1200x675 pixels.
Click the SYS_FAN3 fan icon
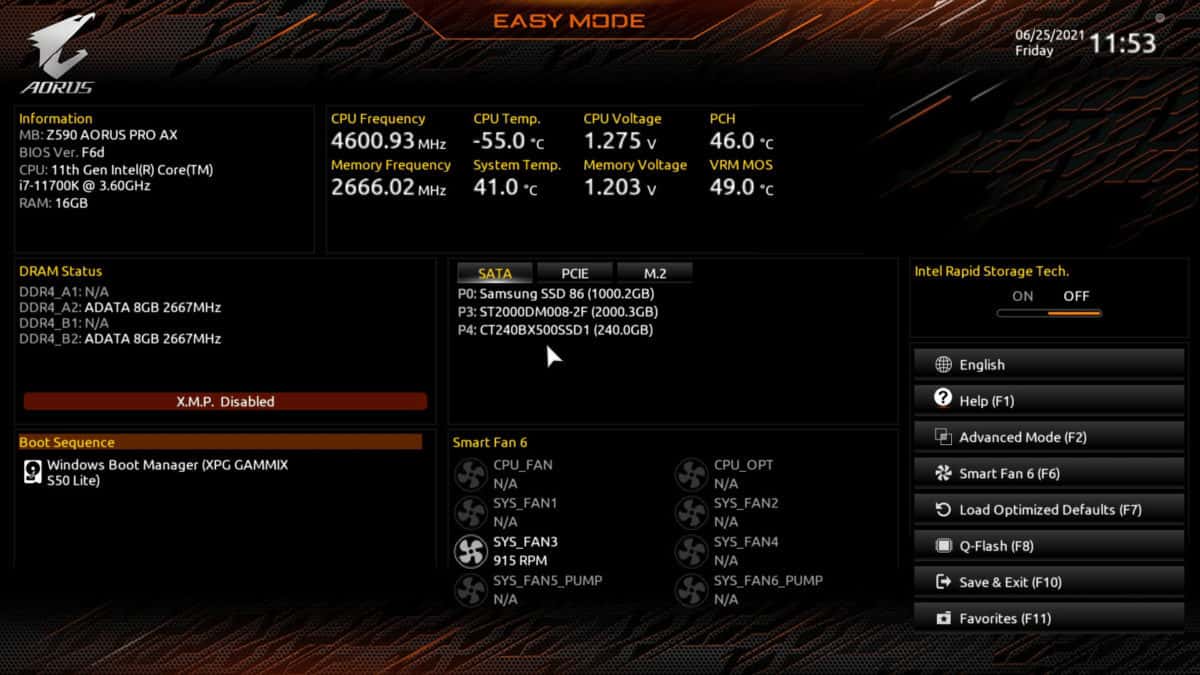(470, 551)
